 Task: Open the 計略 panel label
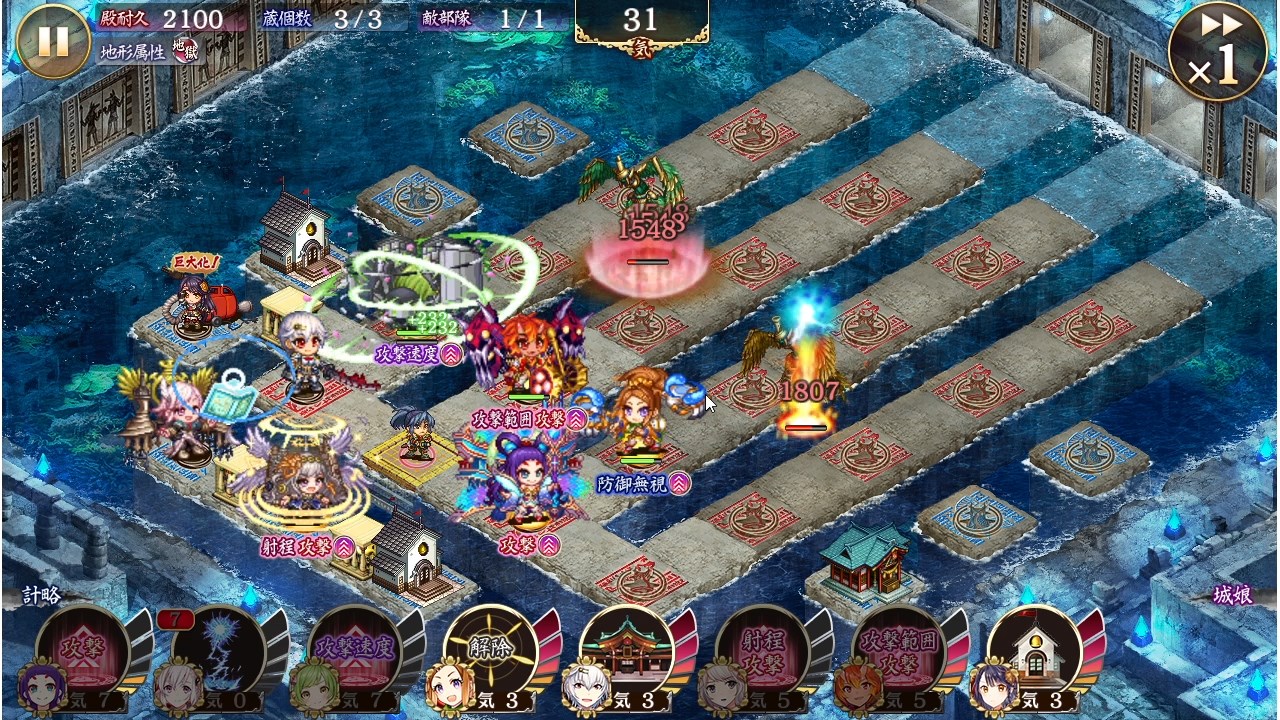(x=42, y=596)
